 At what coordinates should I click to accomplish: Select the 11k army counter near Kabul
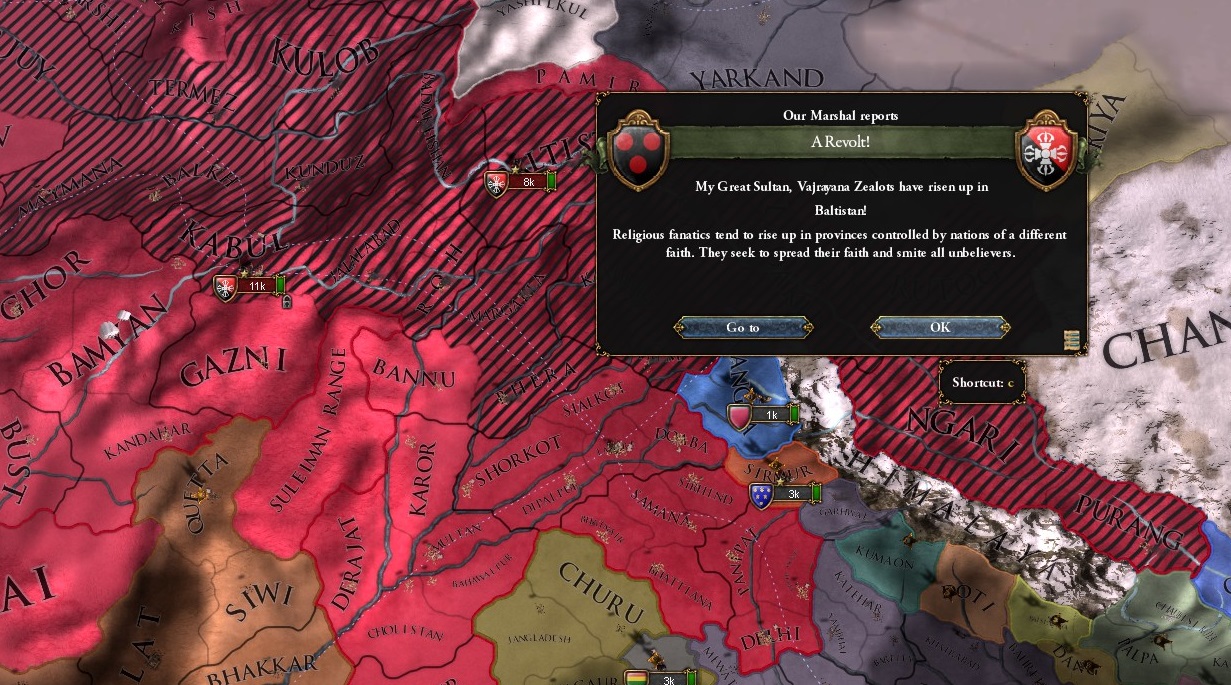coord(250,286)
